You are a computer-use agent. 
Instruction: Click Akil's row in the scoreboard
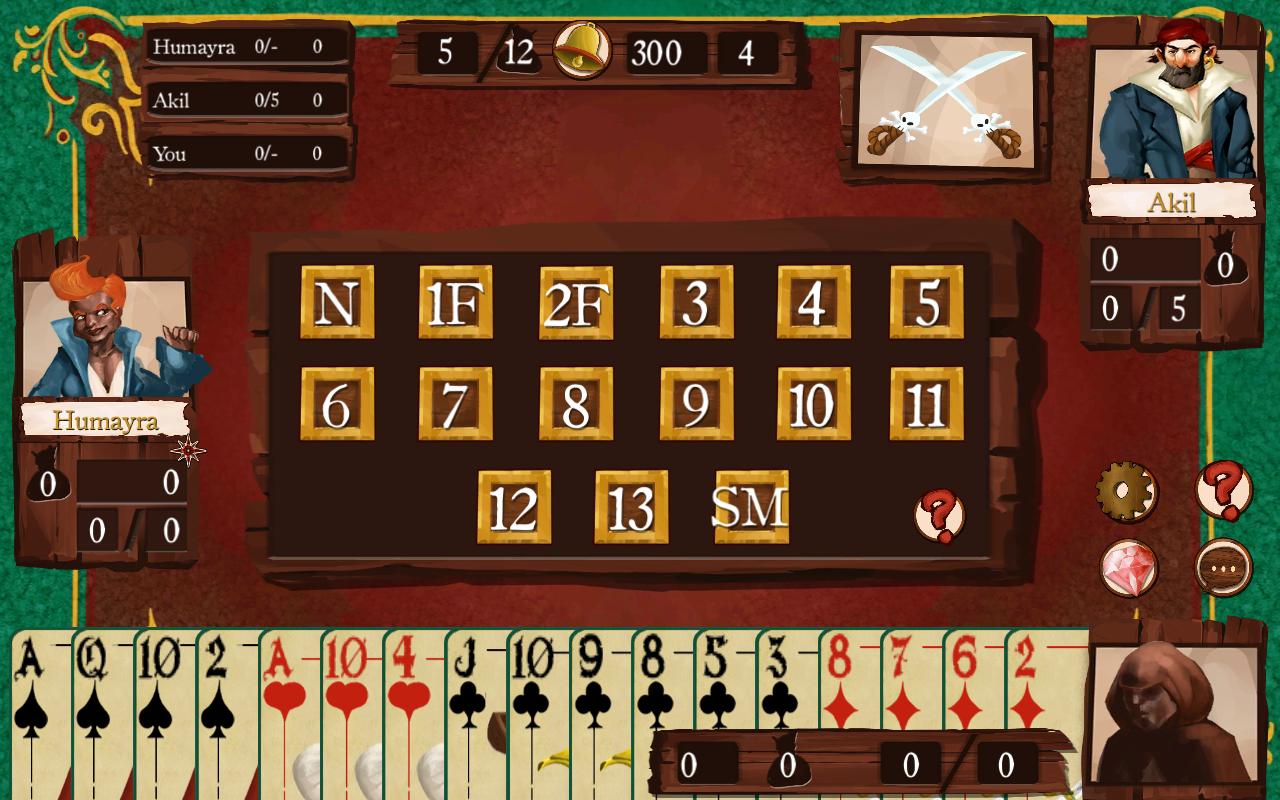coord(245,100)
